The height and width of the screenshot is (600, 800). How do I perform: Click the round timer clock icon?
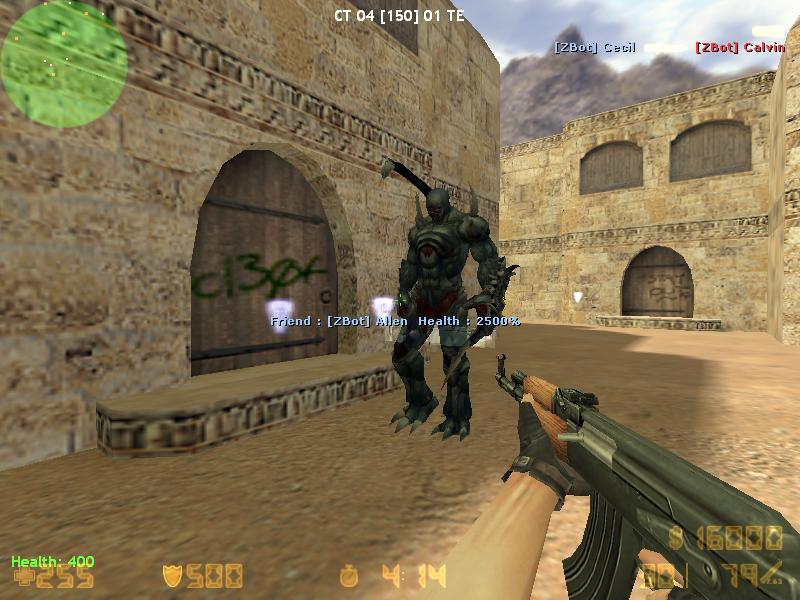(349, 576)
